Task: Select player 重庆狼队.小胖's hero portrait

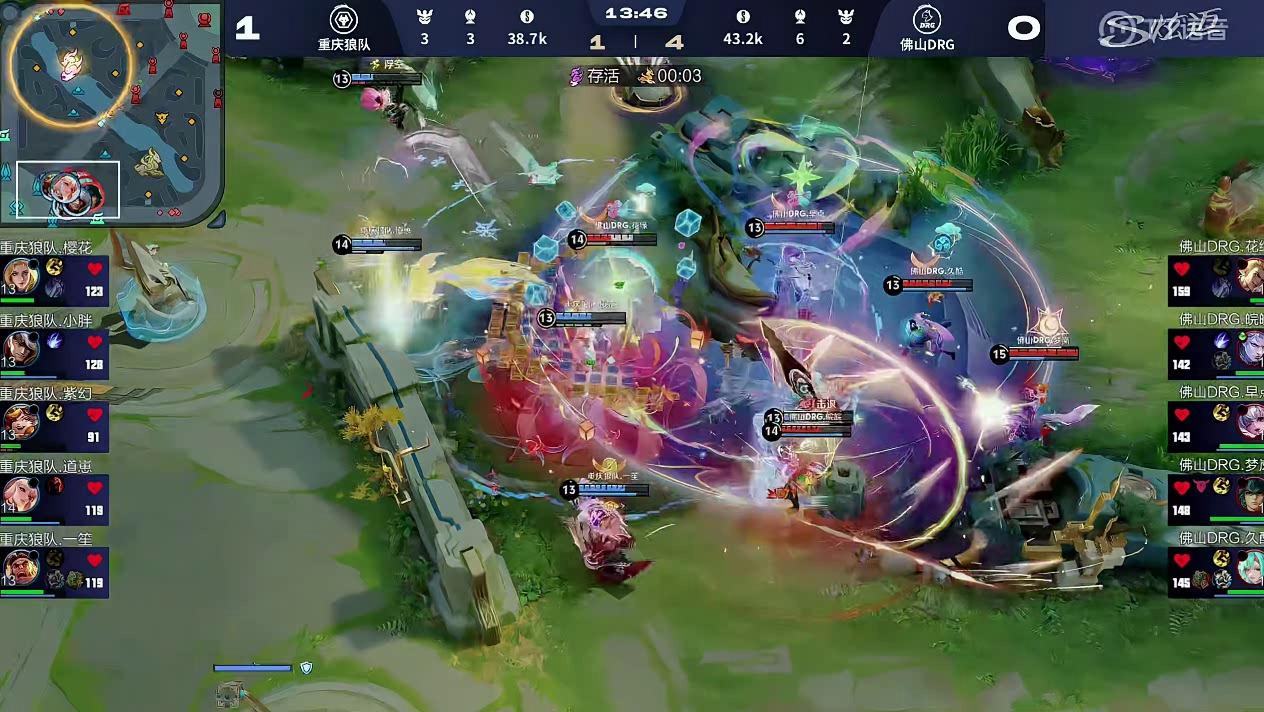Action: point(20,350)
